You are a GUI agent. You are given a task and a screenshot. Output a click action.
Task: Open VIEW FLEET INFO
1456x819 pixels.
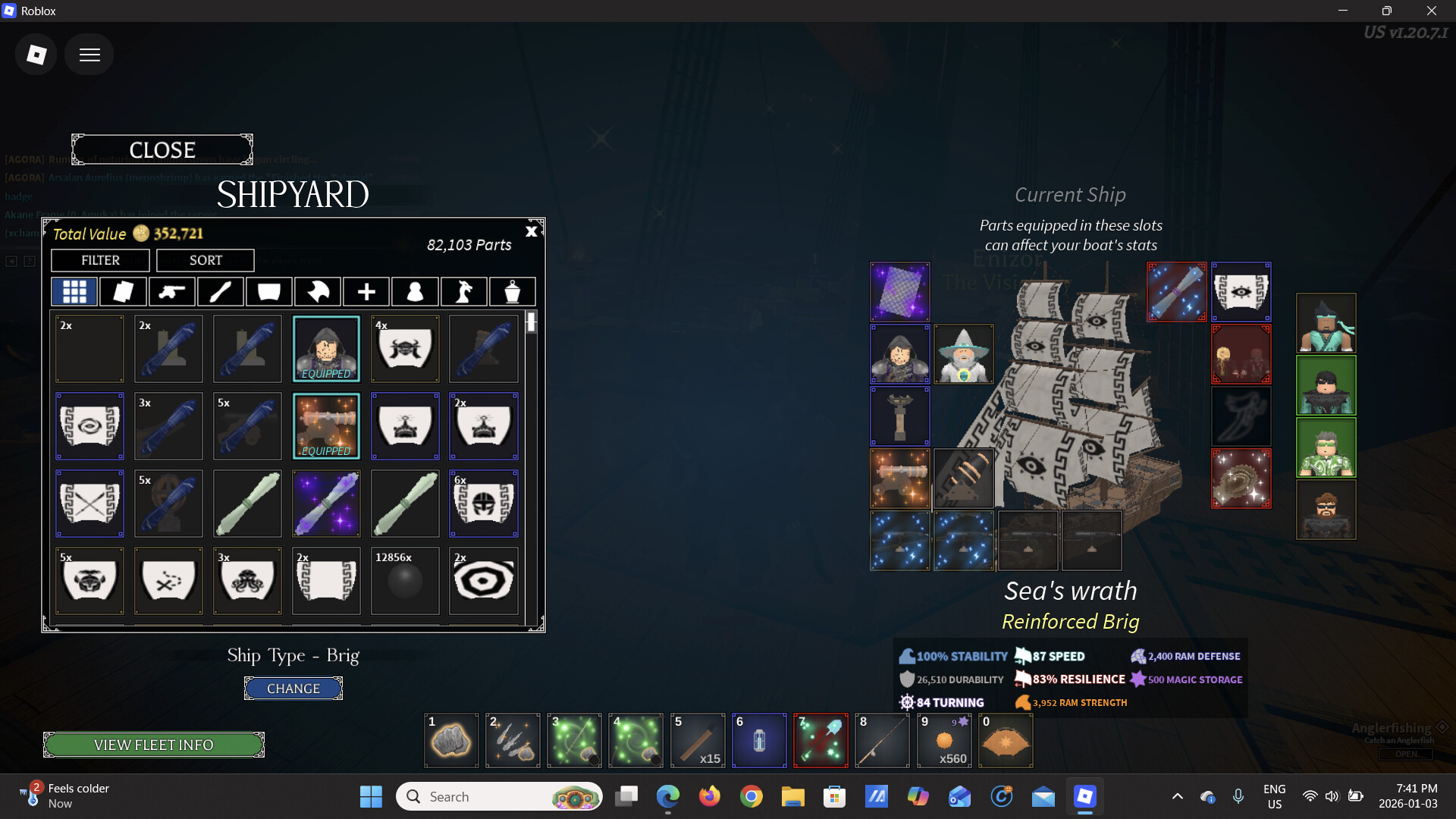(154, 745)
